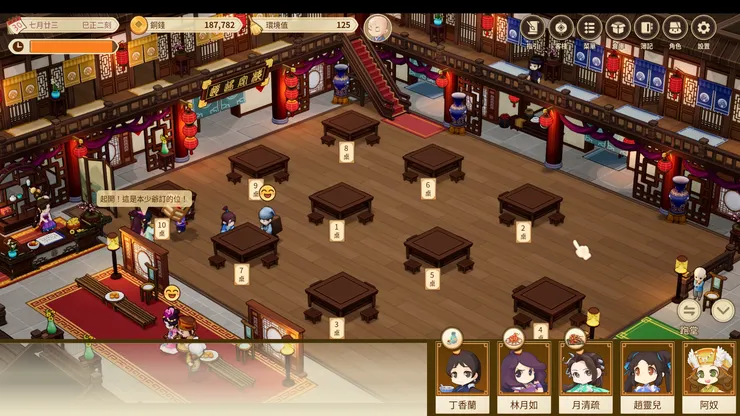Click the calendar date icon
This screenshot has height=416, width=740.
click(16, 24)
